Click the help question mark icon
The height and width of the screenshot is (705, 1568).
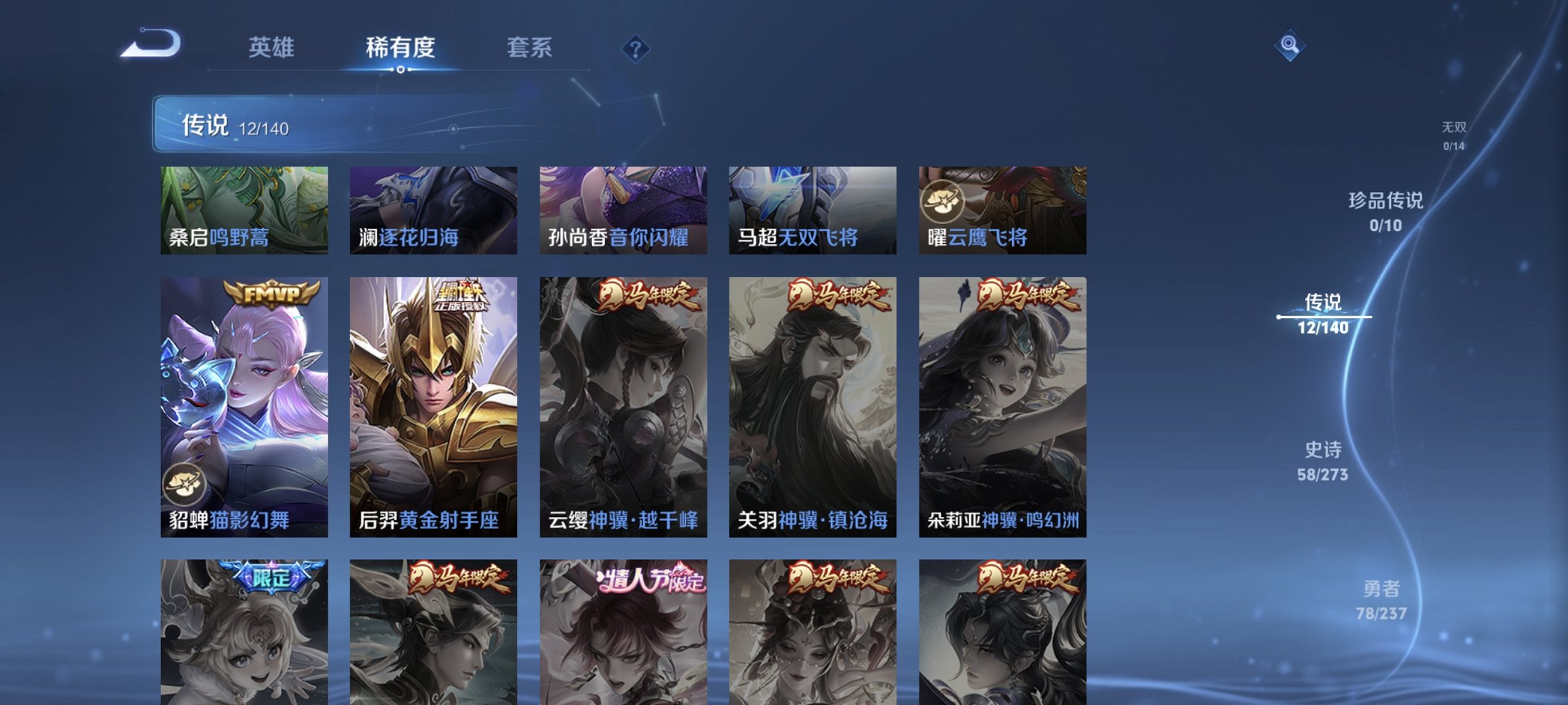tap(637, 48)
